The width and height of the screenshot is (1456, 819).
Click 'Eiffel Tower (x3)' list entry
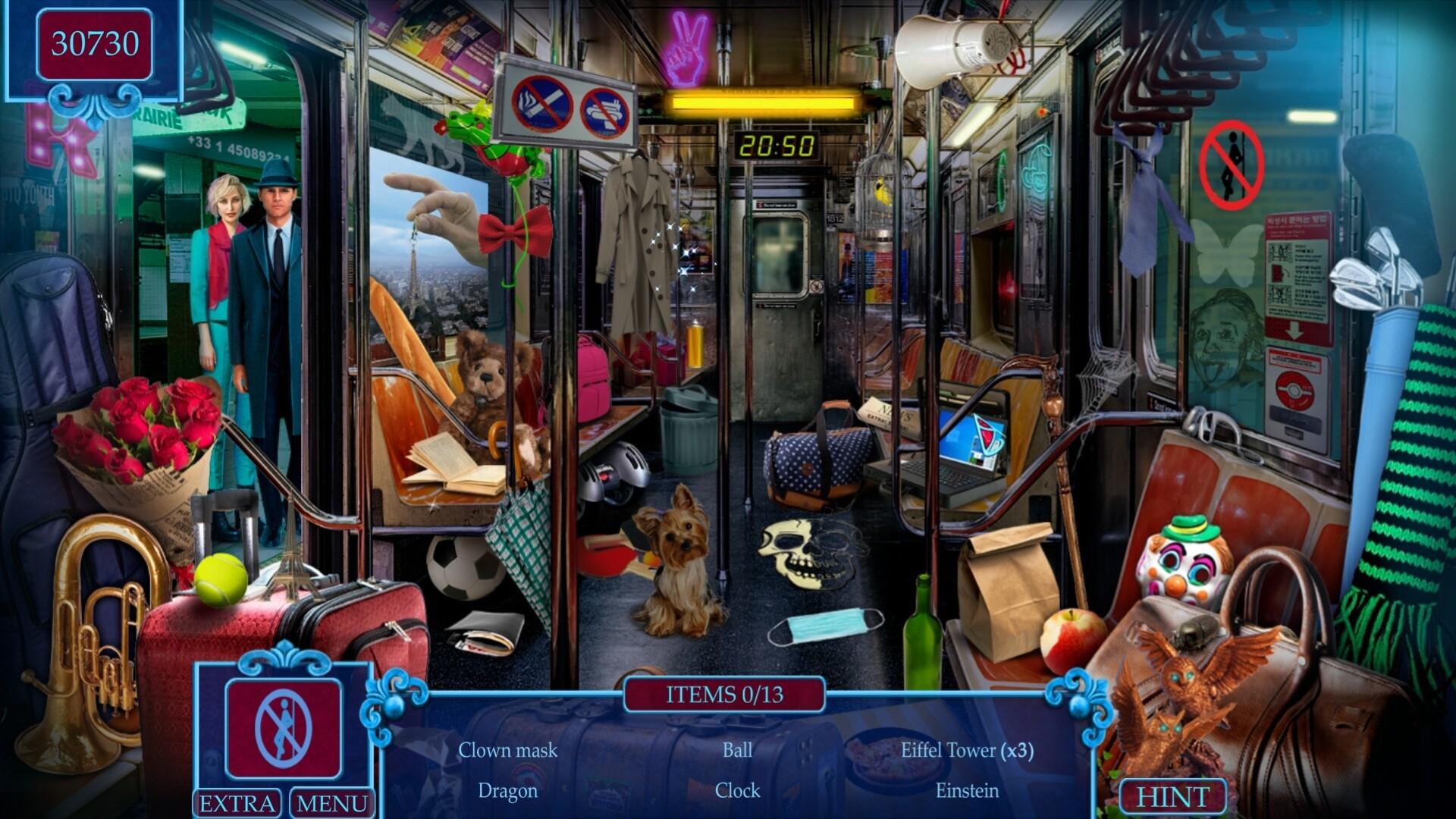pyautogui.click(x=967, y=751)
